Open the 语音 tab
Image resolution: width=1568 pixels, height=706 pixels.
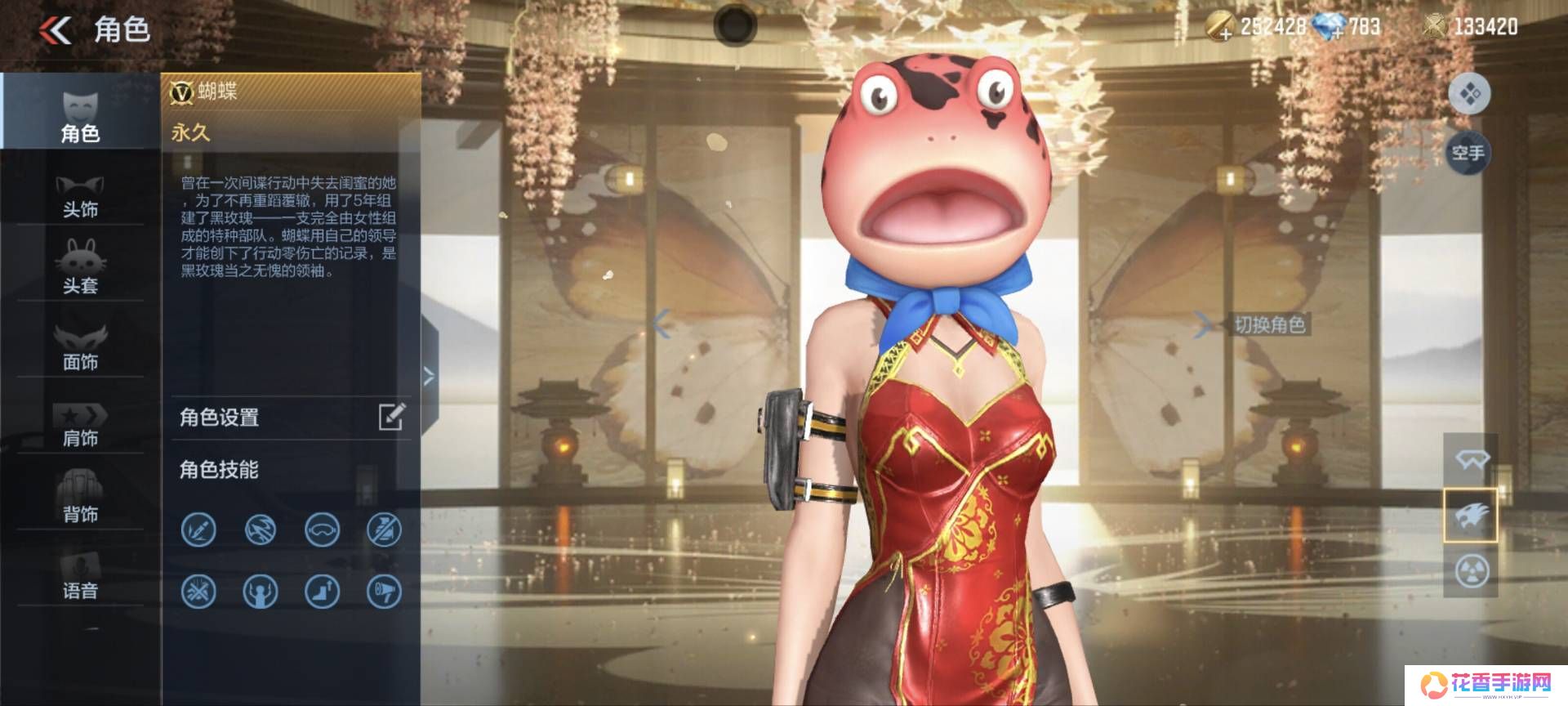click(x=80, y=575)
